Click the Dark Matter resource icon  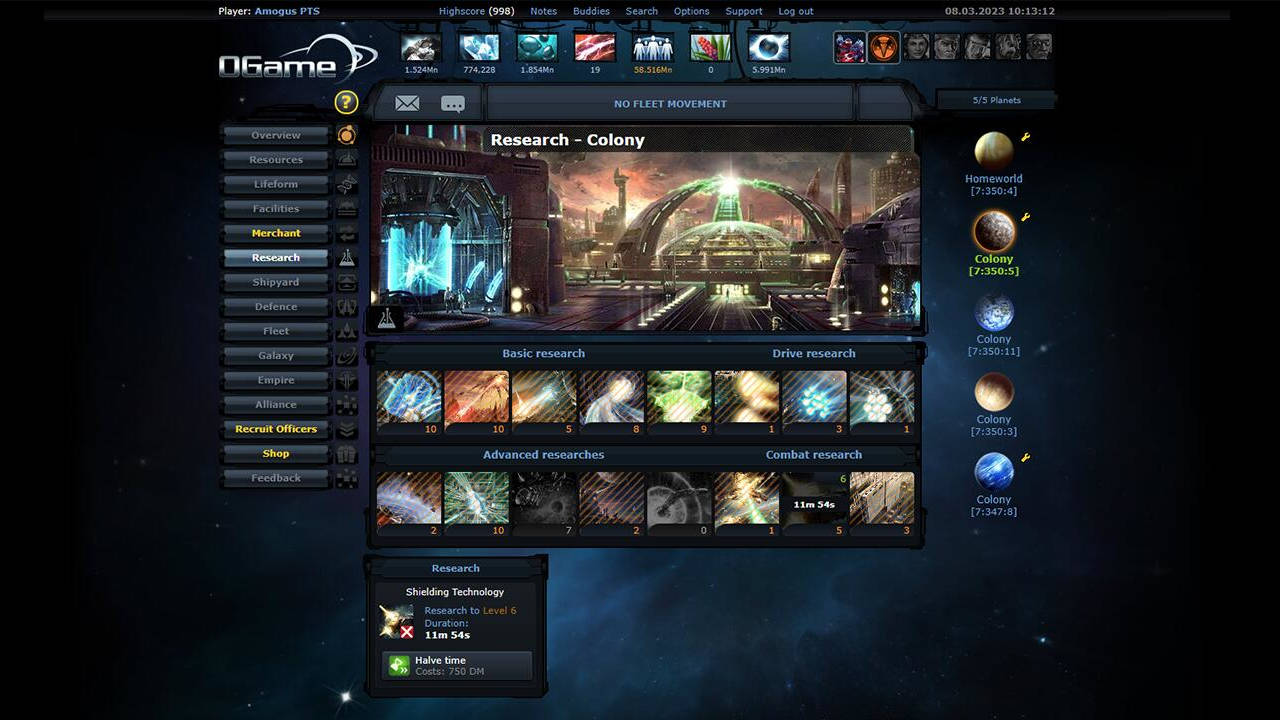pos(769,46)
